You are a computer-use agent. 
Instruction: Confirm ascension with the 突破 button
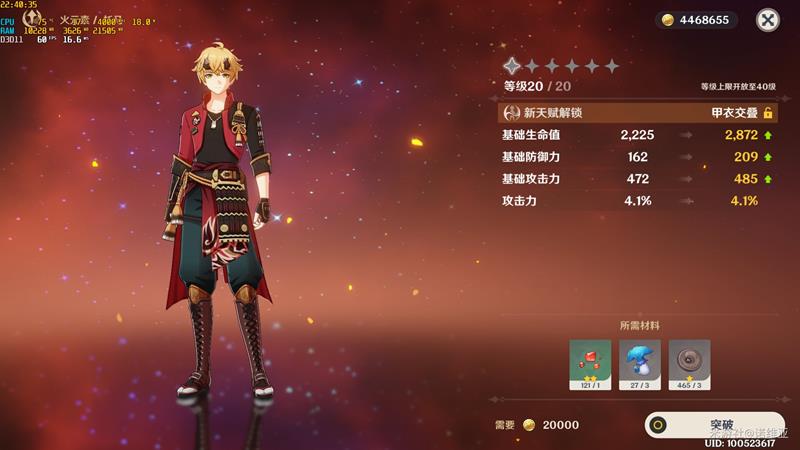point(713,425)
